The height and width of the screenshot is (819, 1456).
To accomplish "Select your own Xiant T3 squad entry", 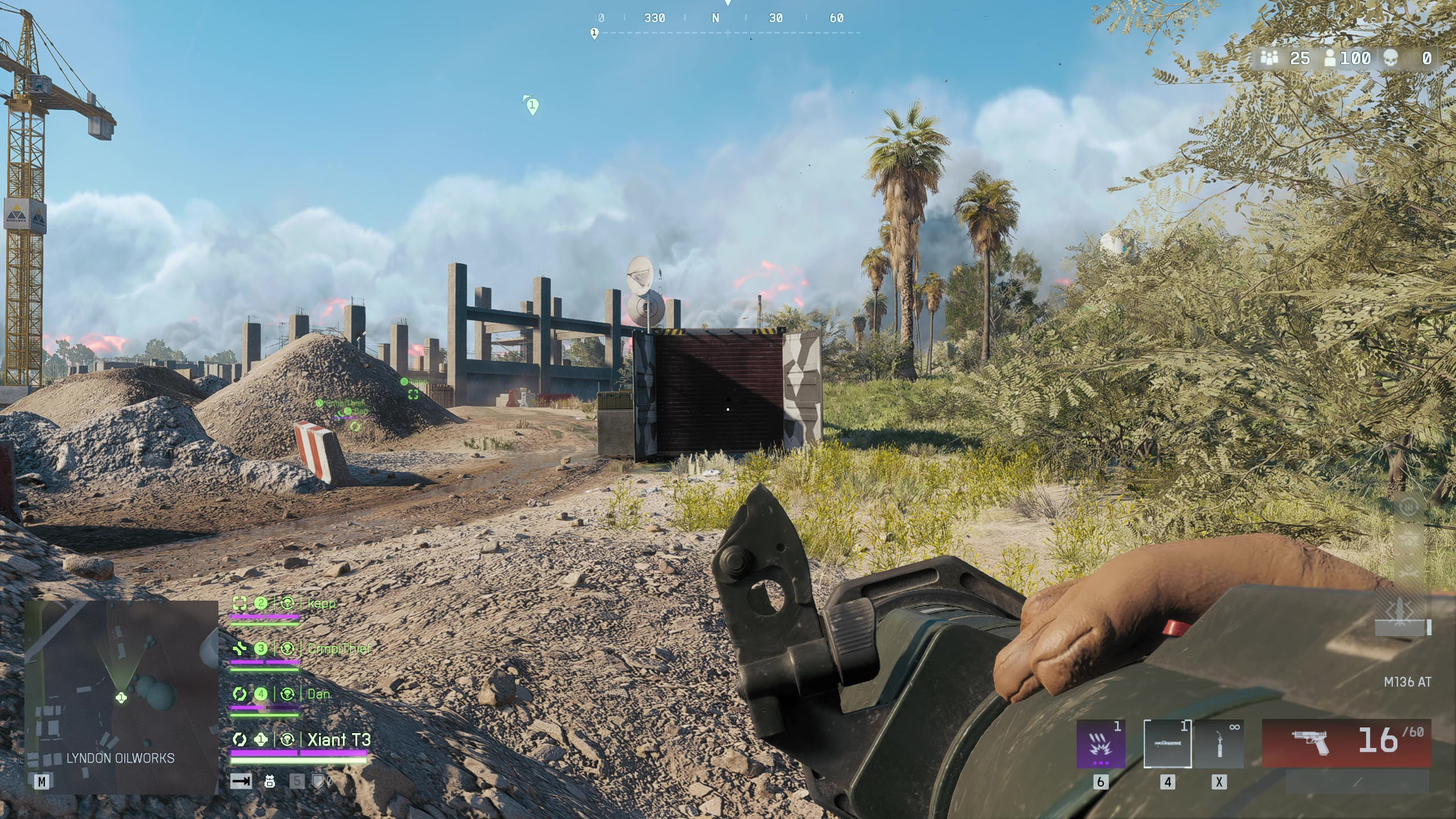I will [338, 739].
